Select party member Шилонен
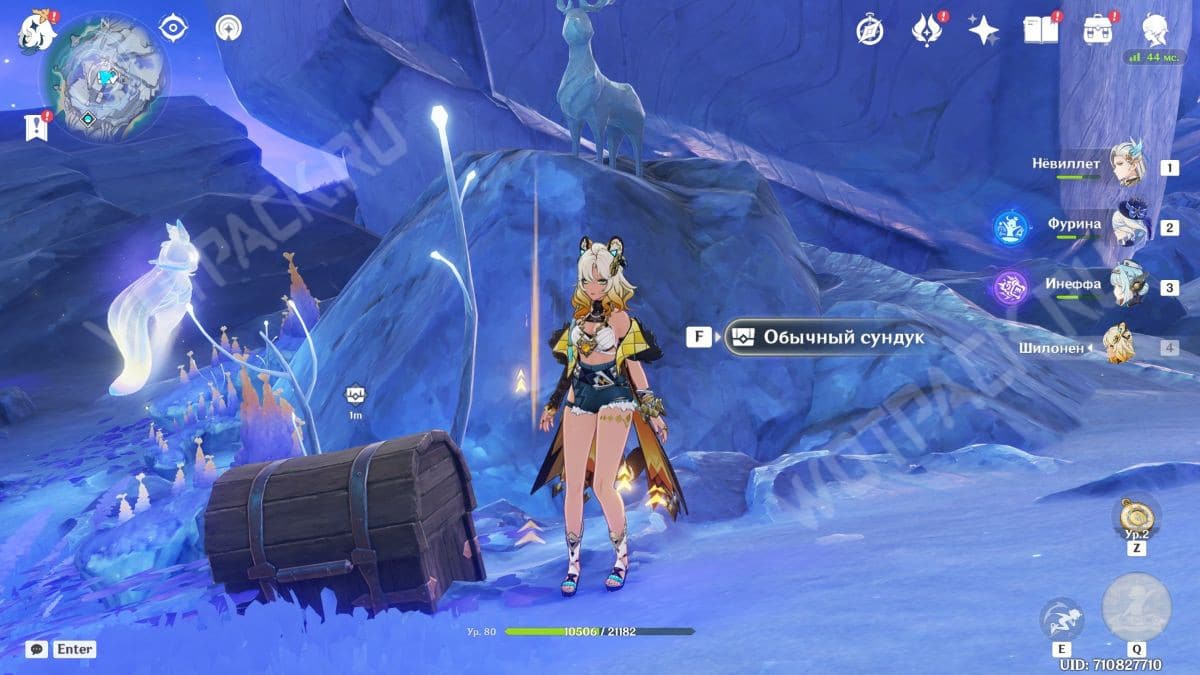This screenshot has width=1200, height=675. 1122,346
